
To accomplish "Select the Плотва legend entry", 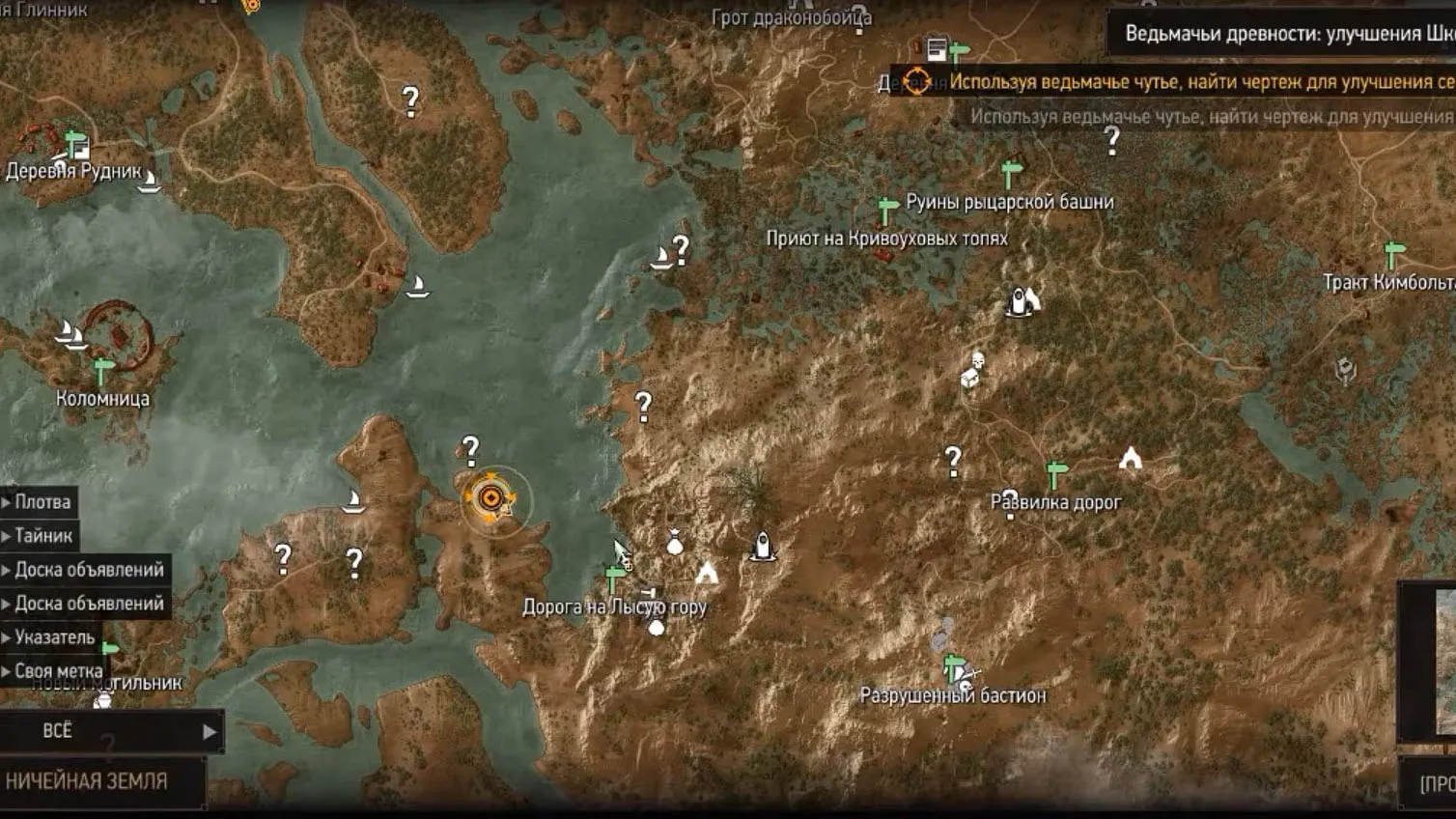I will coord(42,502).
